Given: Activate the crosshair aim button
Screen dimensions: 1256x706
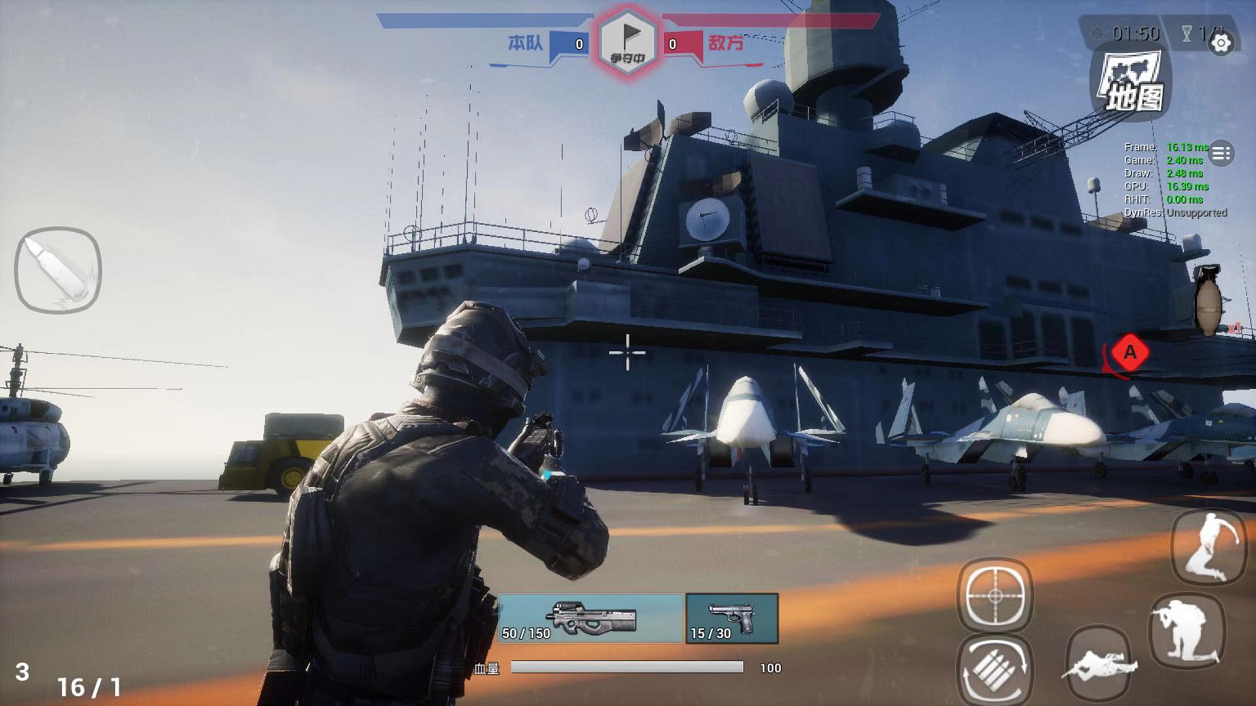Looking at the screenshot, I should [x=995, y=597].
